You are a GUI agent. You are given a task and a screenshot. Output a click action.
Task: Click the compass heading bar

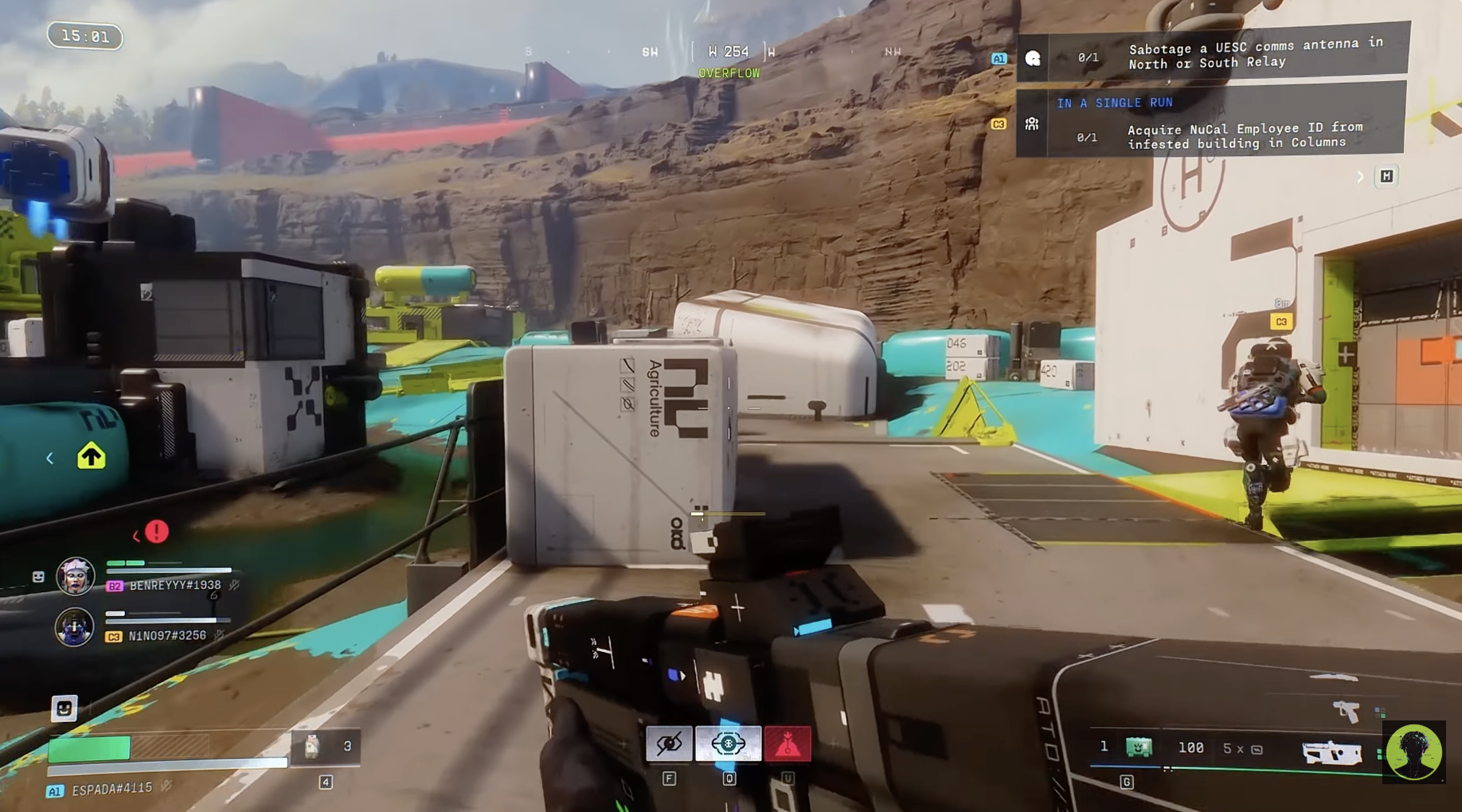coord(729,53)
